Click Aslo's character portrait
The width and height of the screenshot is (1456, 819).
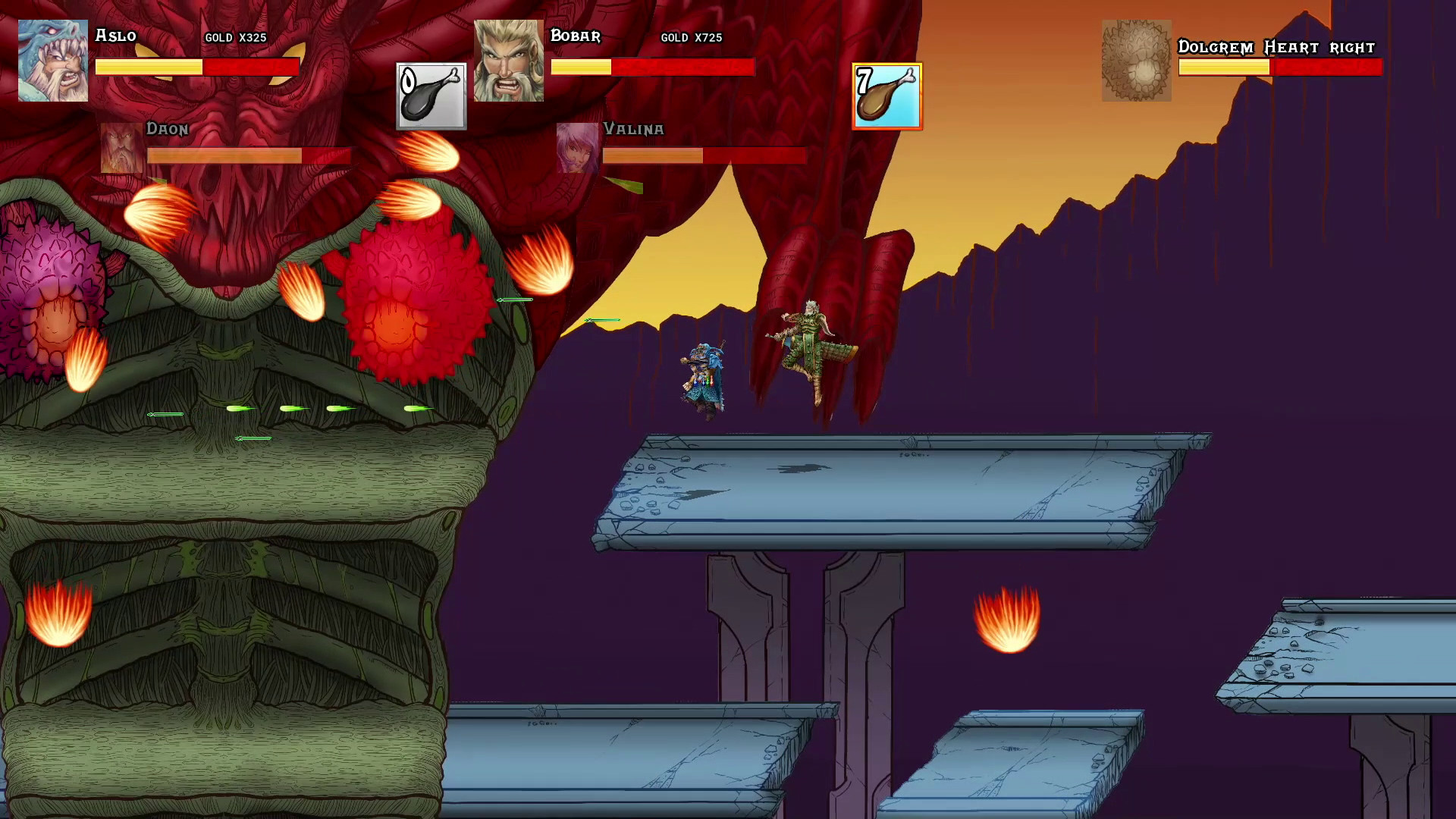[x=52, y=59]
